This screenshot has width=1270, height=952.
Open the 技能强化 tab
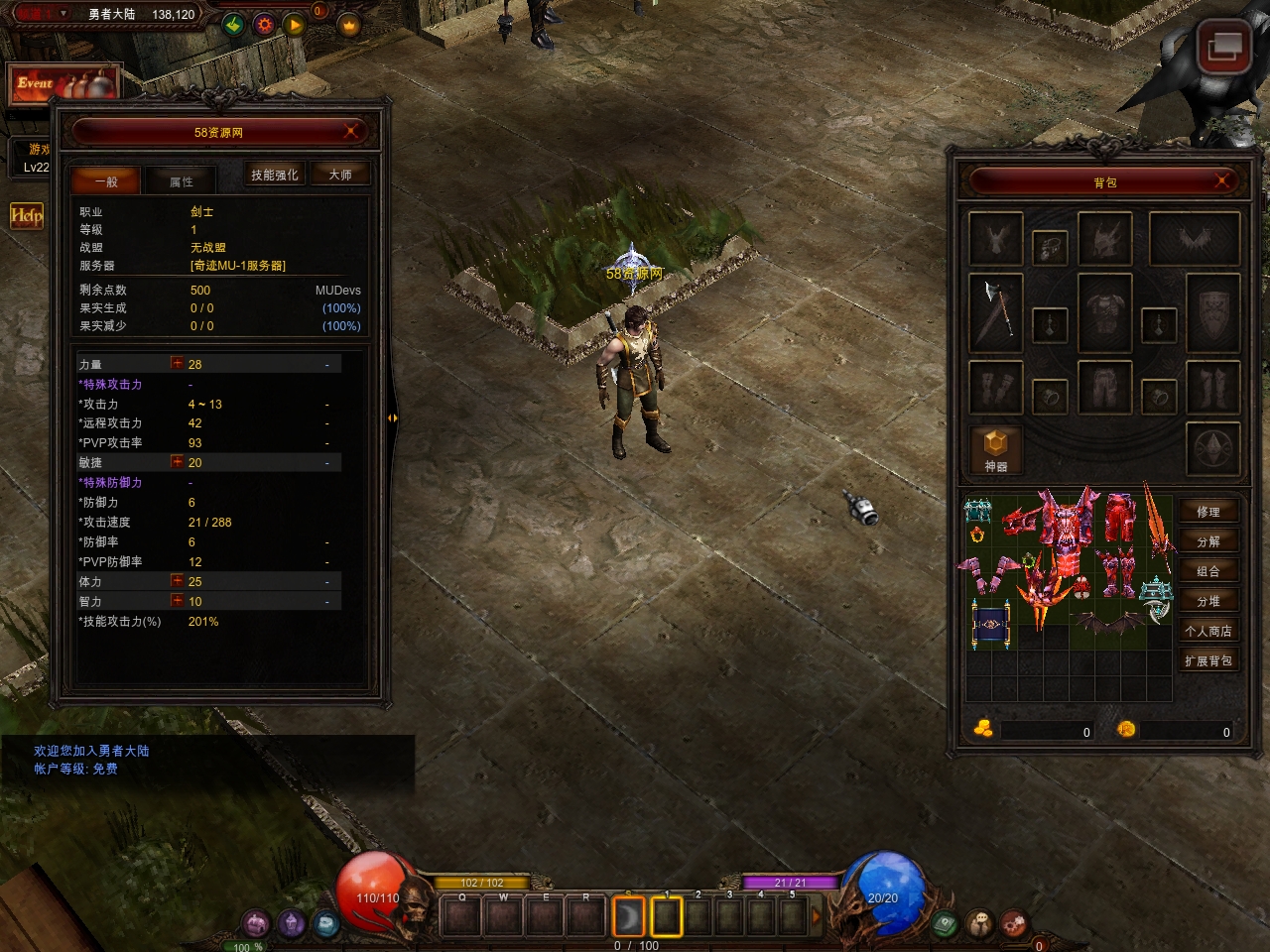tap(274, 175)
